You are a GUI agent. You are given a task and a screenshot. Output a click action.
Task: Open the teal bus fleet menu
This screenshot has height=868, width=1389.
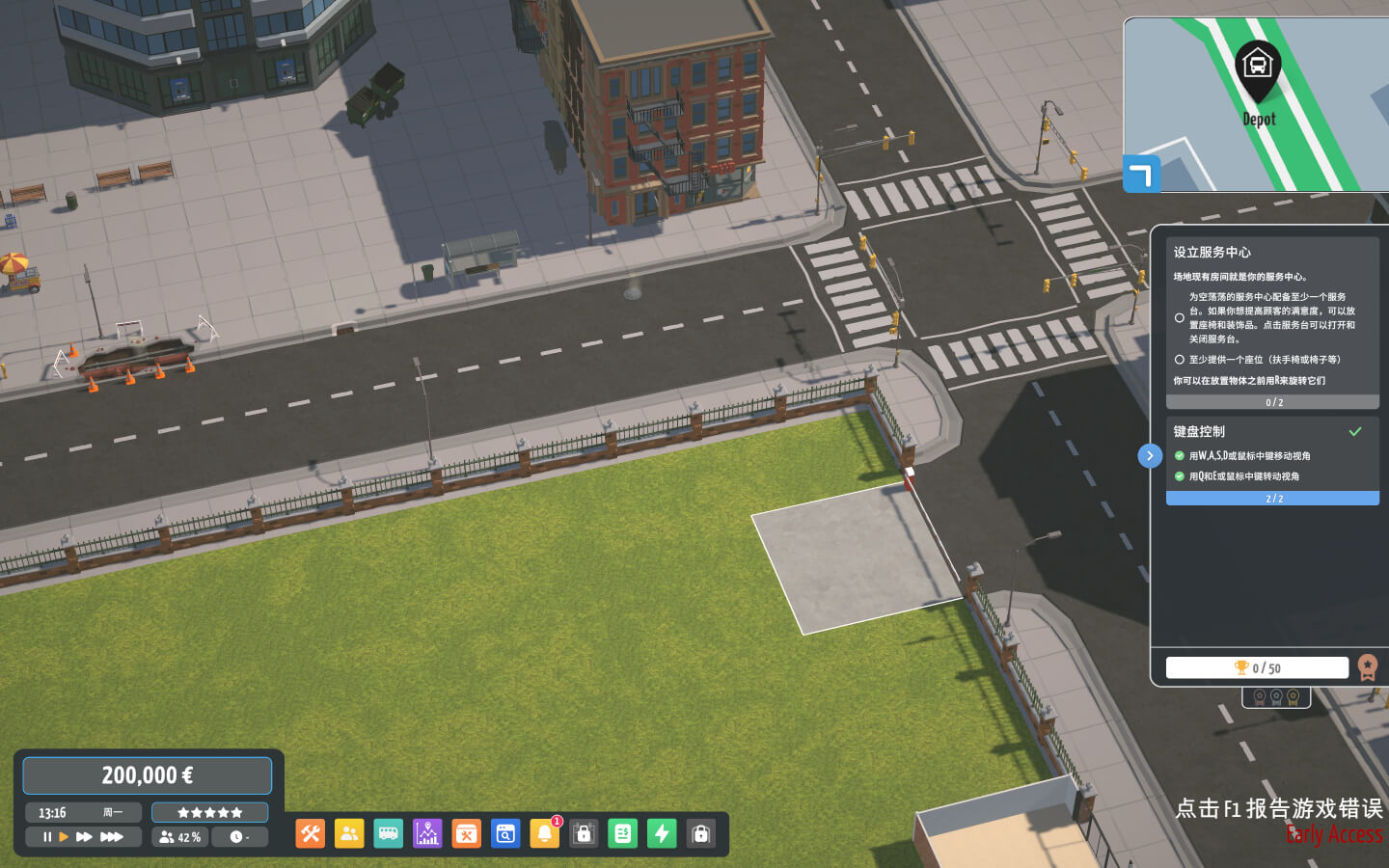click(389, 834)
